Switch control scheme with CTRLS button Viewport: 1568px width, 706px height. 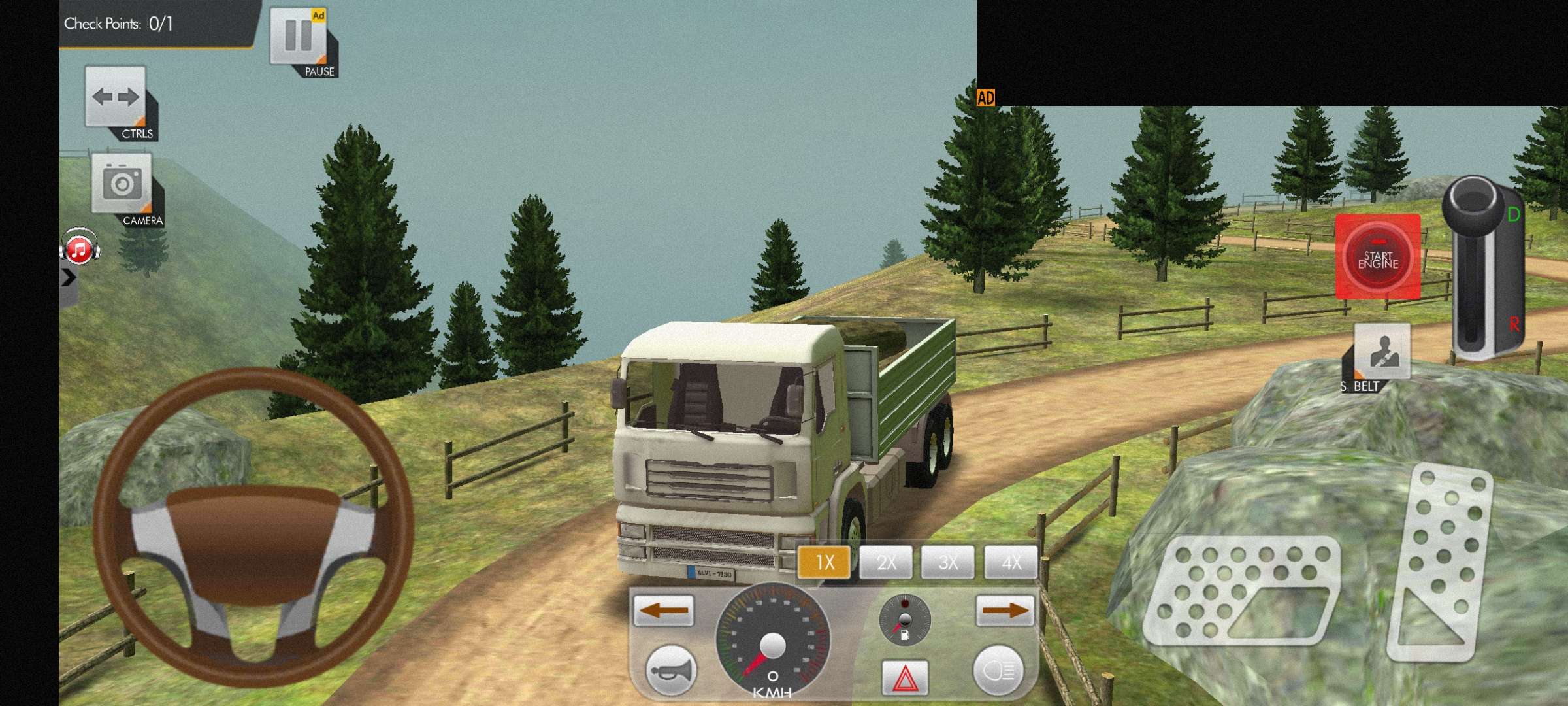116,98
